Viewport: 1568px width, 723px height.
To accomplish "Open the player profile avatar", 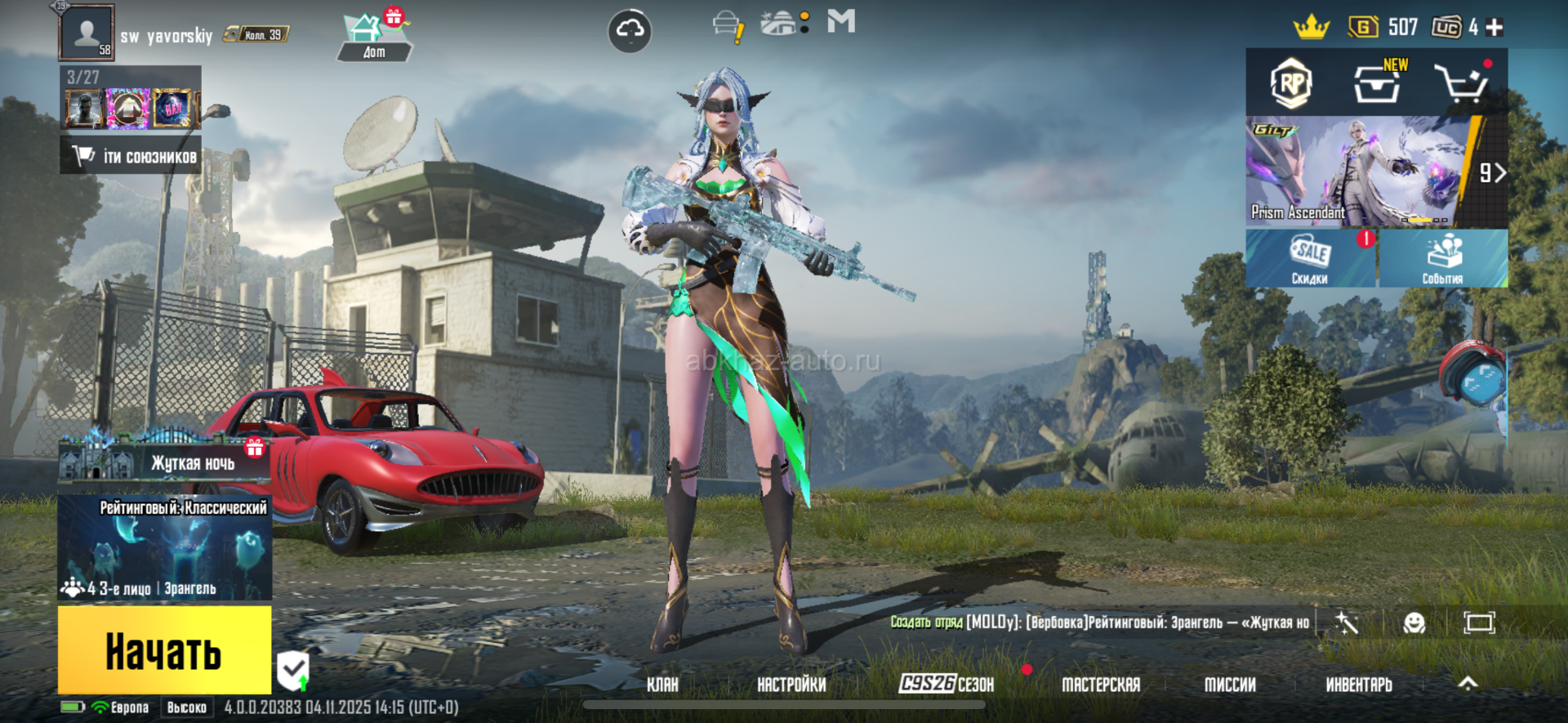I will pos(87,33).
